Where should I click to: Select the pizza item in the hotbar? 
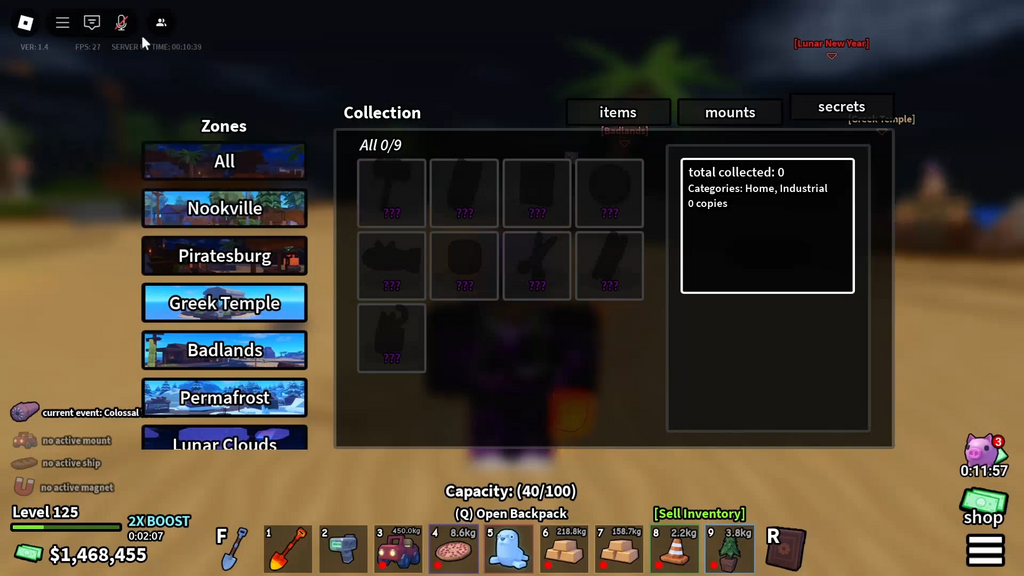pyautogui.click(x=453, y=549)
